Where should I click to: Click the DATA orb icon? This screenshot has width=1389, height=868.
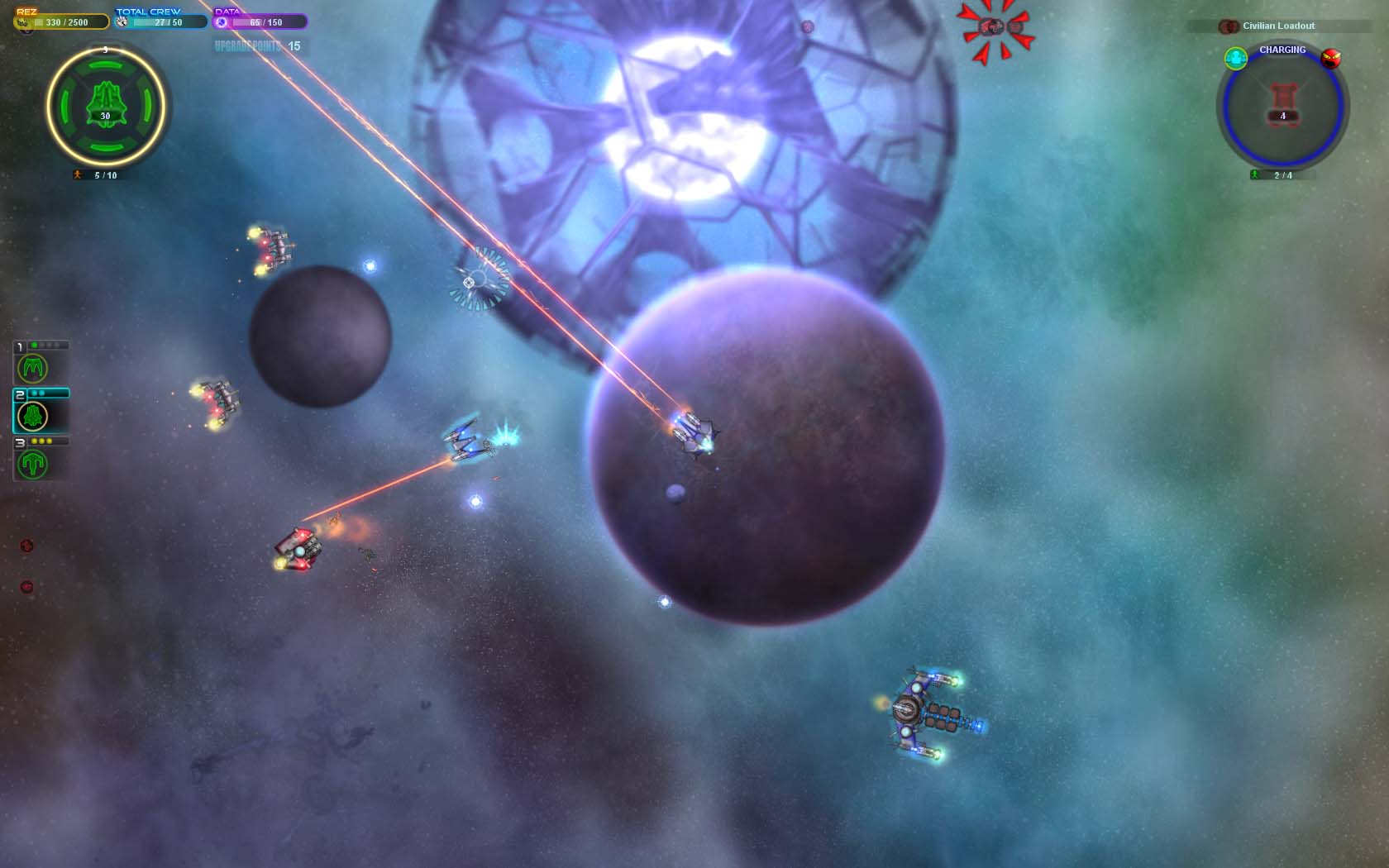click(x=222, y=22)
